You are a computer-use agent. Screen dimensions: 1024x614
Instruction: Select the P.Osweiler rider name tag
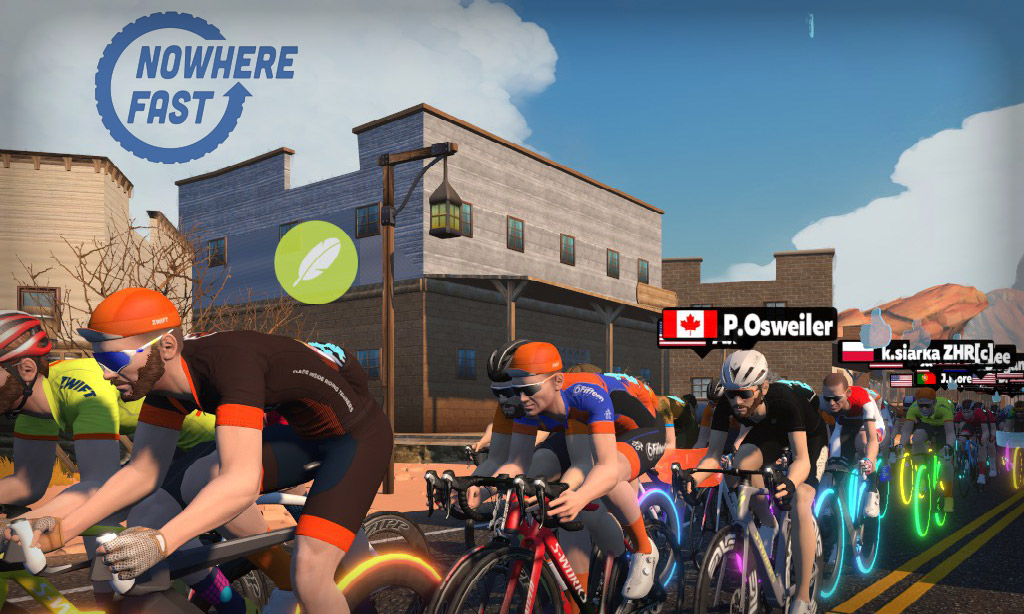pos(748,325)
